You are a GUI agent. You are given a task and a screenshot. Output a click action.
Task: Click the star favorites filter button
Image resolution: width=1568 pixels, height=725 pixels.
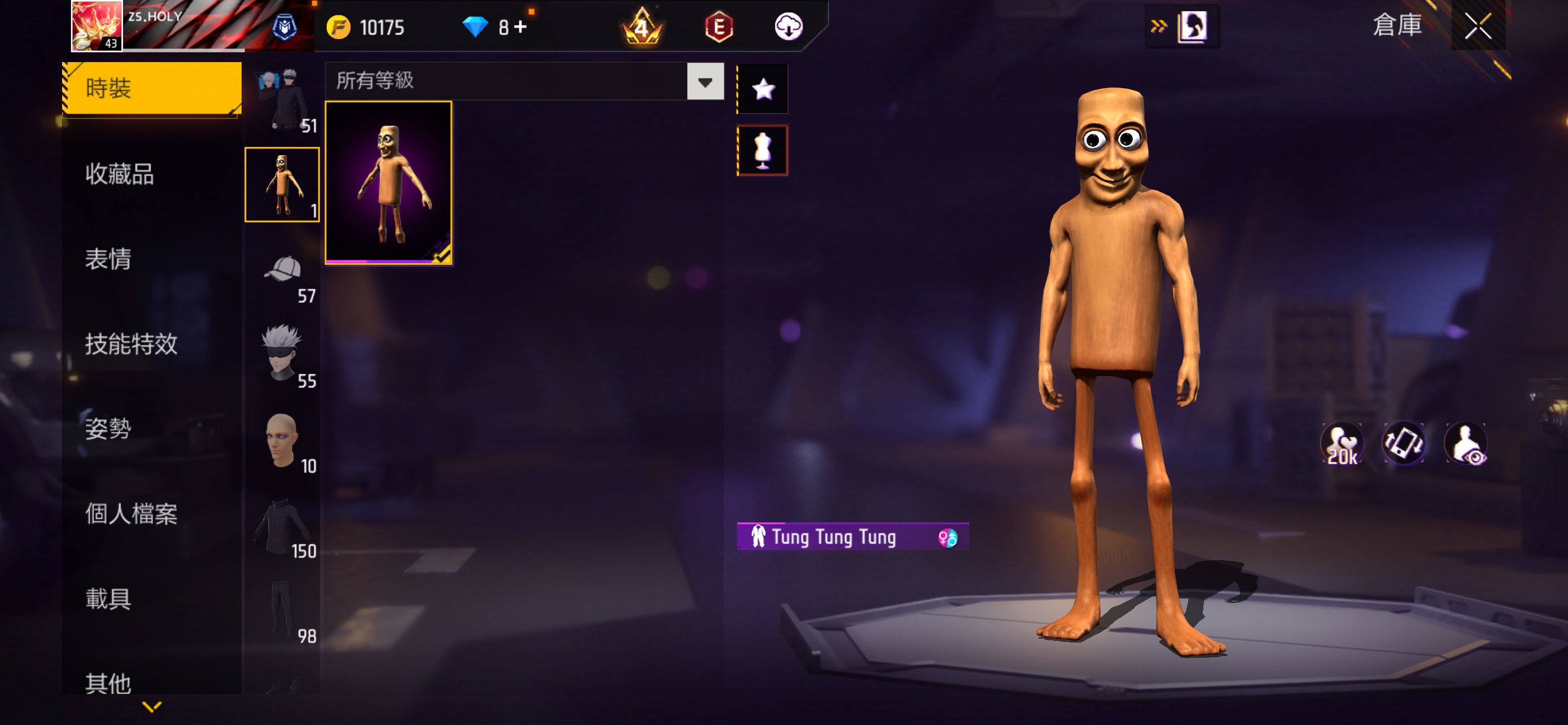(x=763, y=89)
